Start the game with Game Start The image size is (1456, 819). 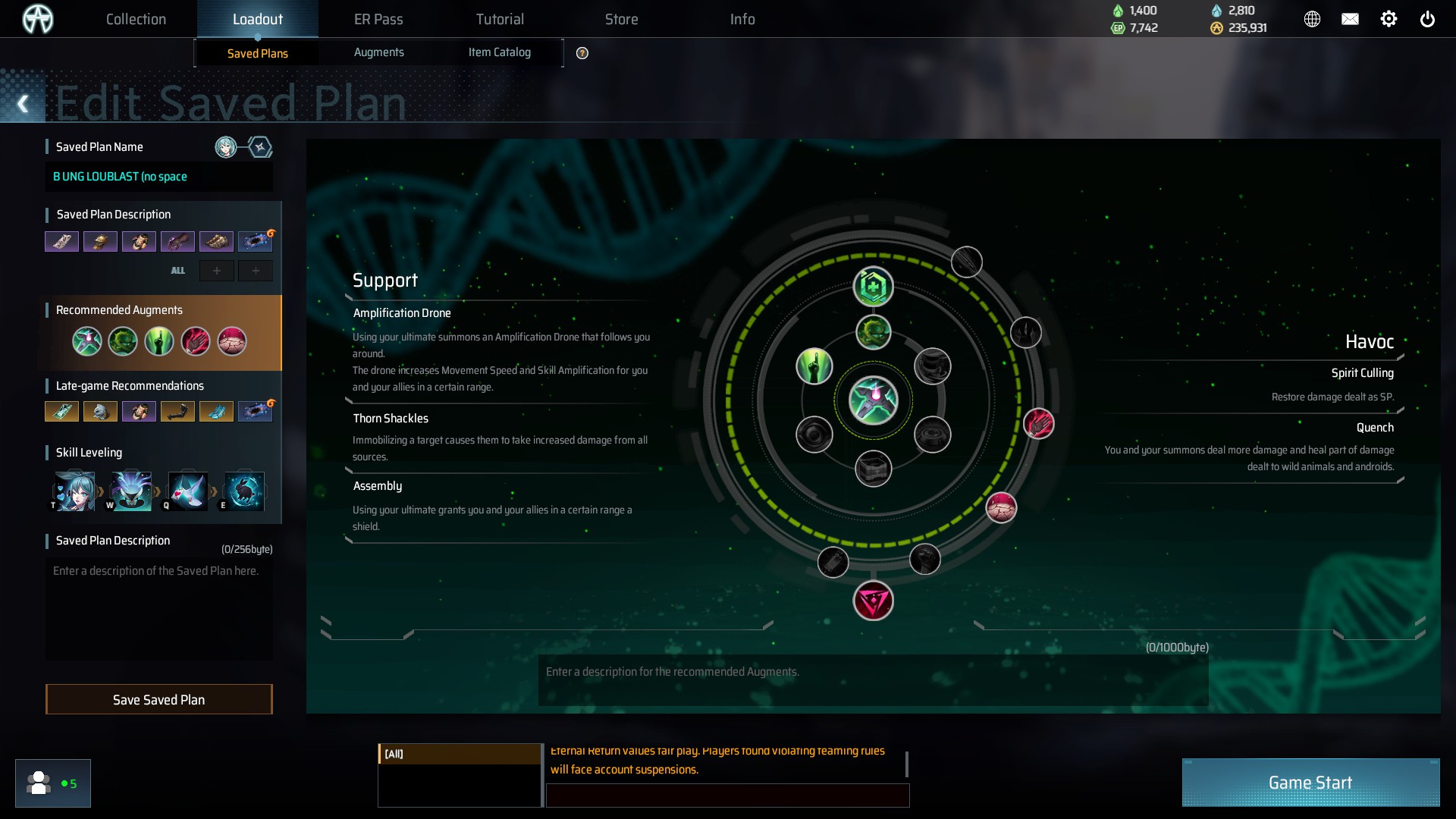[1310, 783]
